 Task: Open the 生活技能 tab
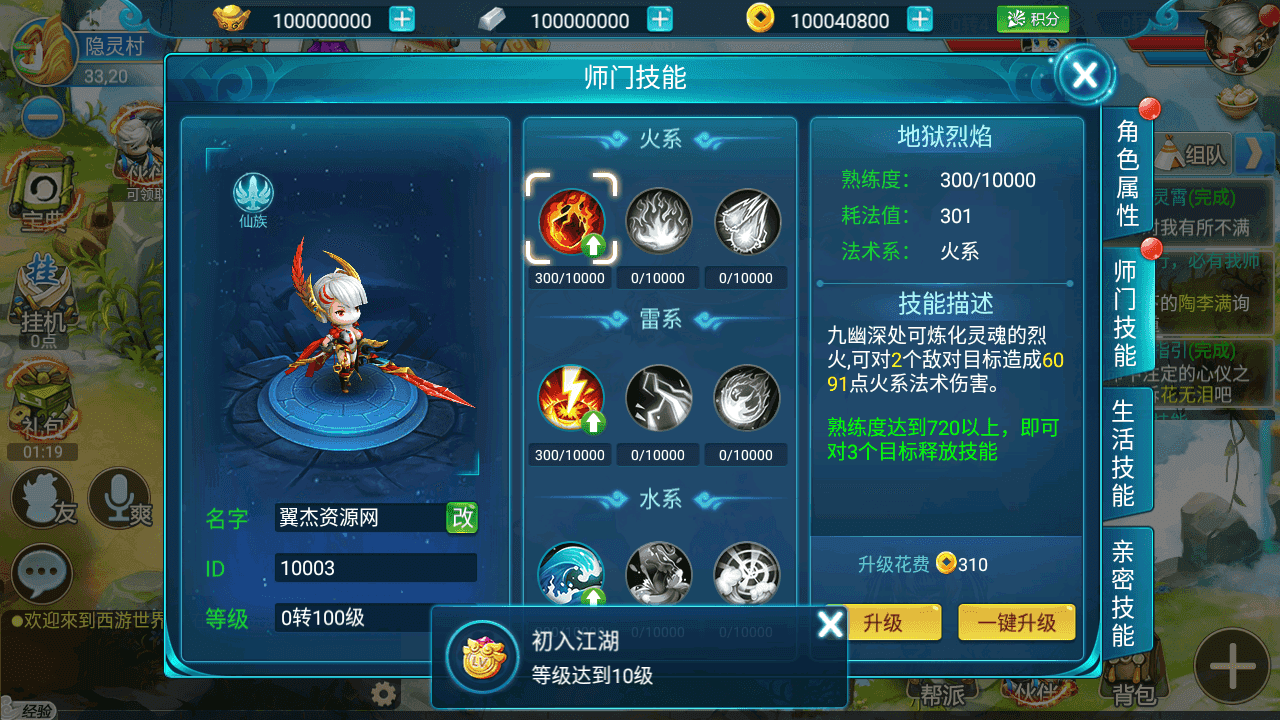1124,454
